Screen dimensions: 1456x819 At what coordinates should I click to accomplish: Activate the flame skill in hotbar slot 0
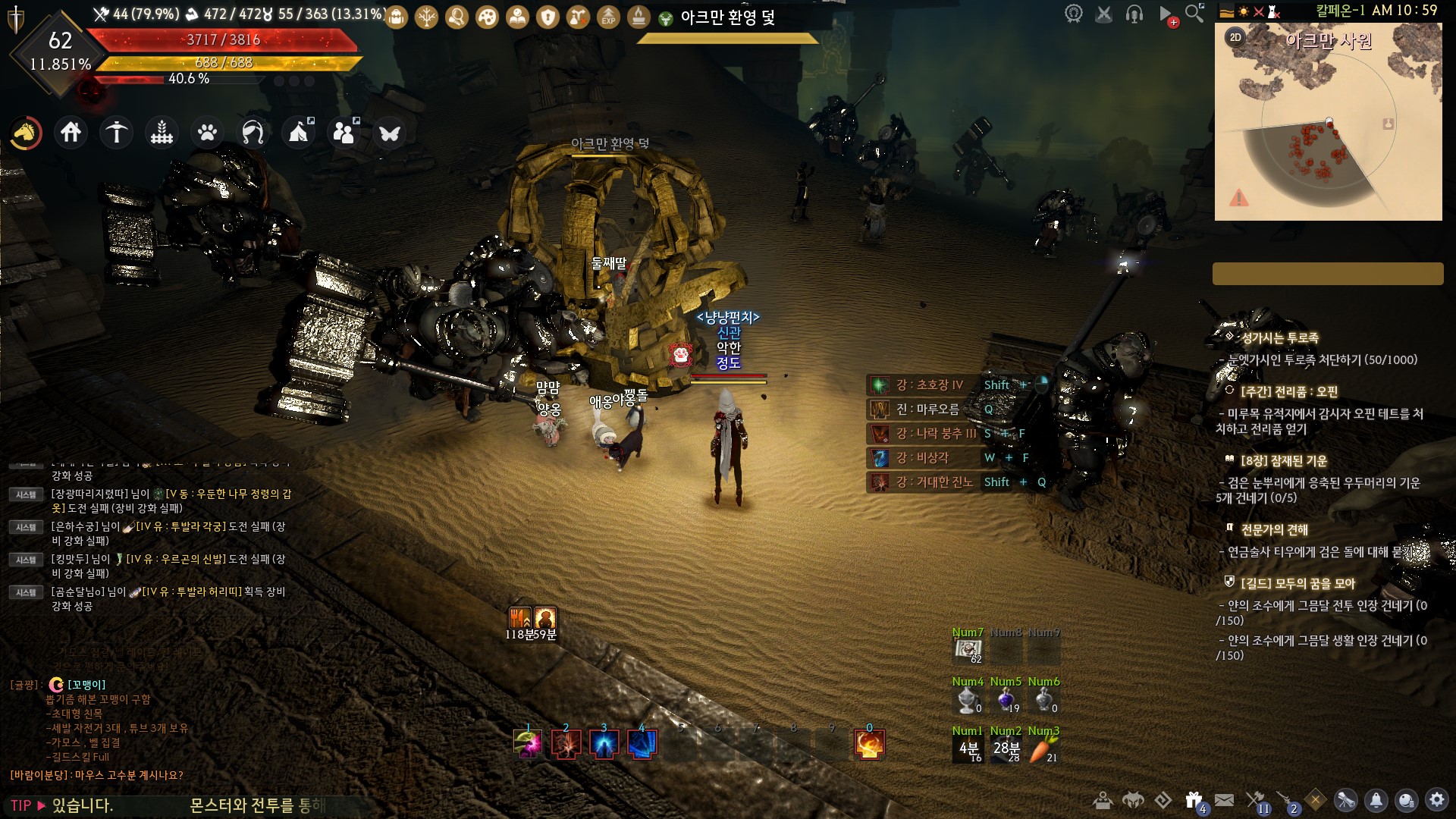(869, 744)
